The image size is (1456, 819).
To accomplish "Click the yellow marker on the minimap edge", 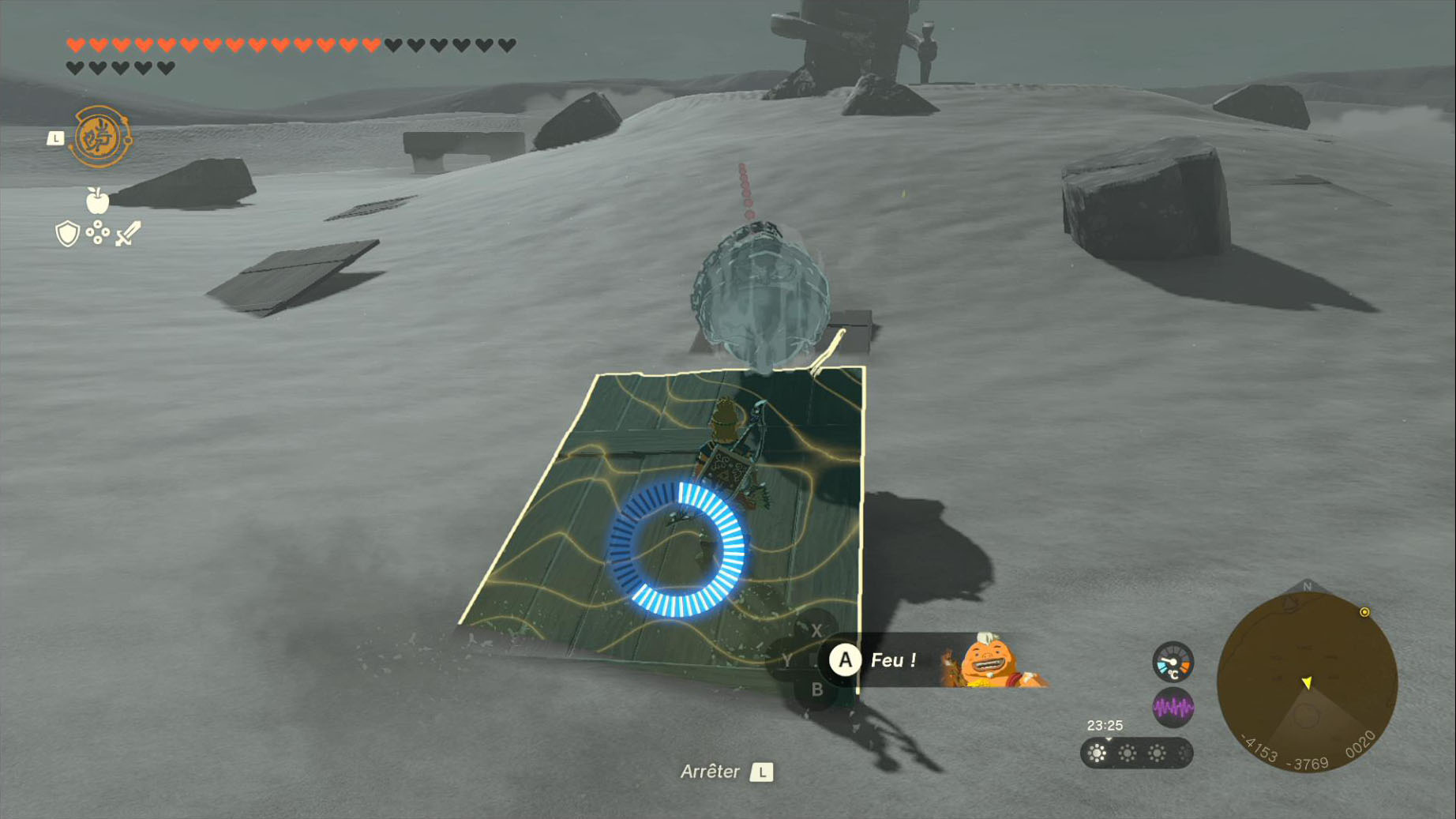I will click(x=1364, y=612).
